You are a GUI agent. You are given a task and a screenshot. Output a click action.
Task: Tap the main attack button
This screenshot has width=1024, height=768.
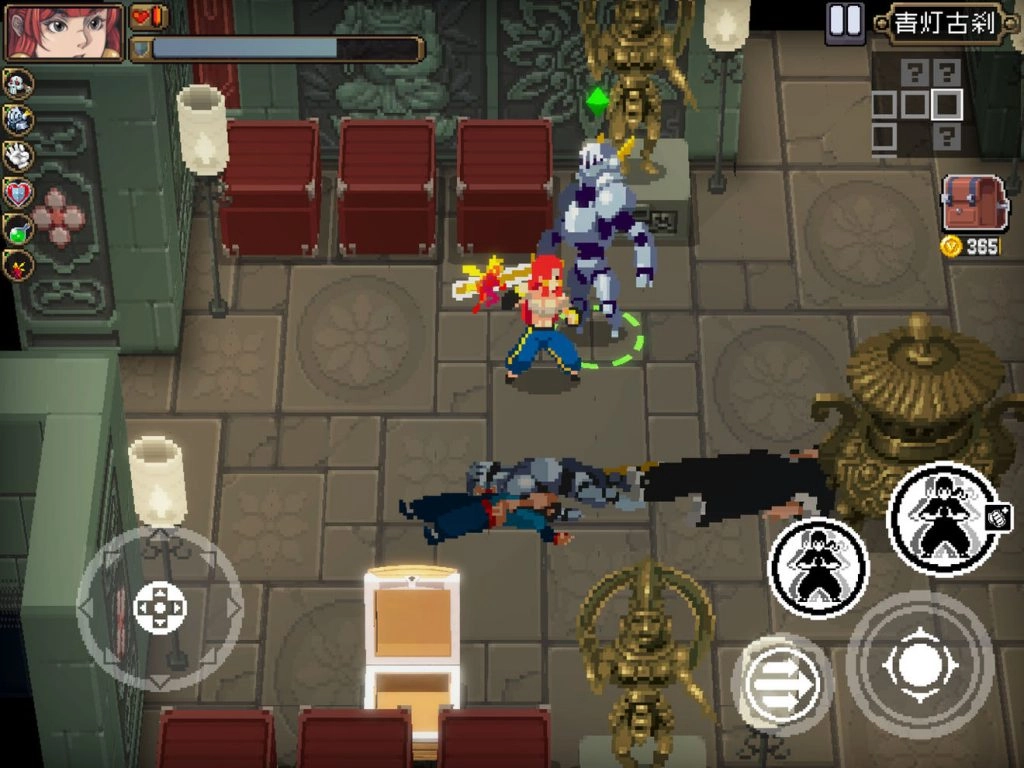tap(919, 664)
